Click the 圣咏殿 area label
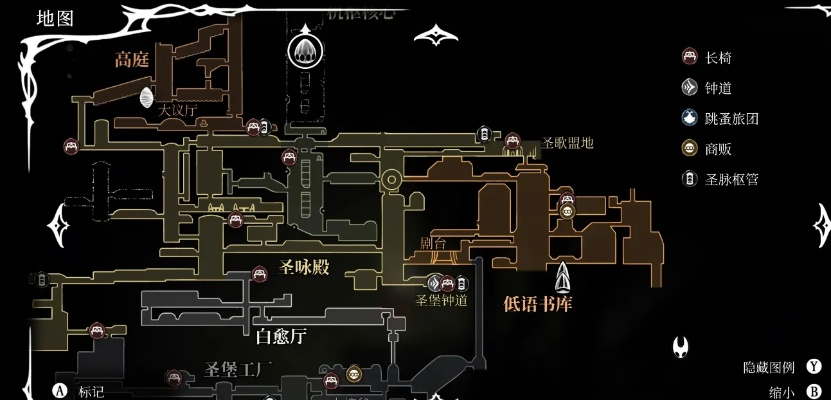 [x=304, y=267]
